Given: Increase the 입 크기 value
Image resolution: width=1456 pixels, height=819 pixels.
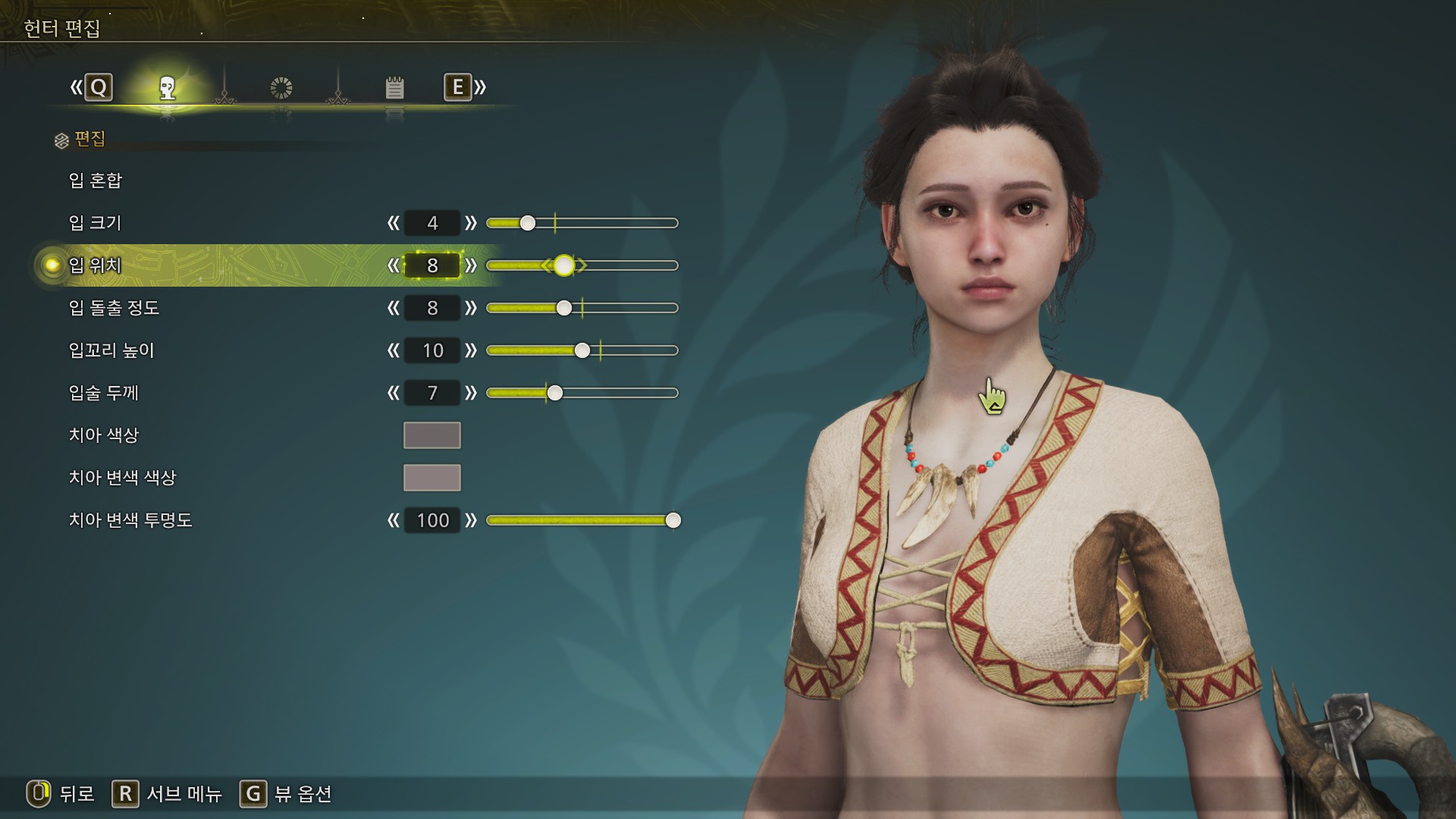Looking at the screenshot, I should pos(471,223).
